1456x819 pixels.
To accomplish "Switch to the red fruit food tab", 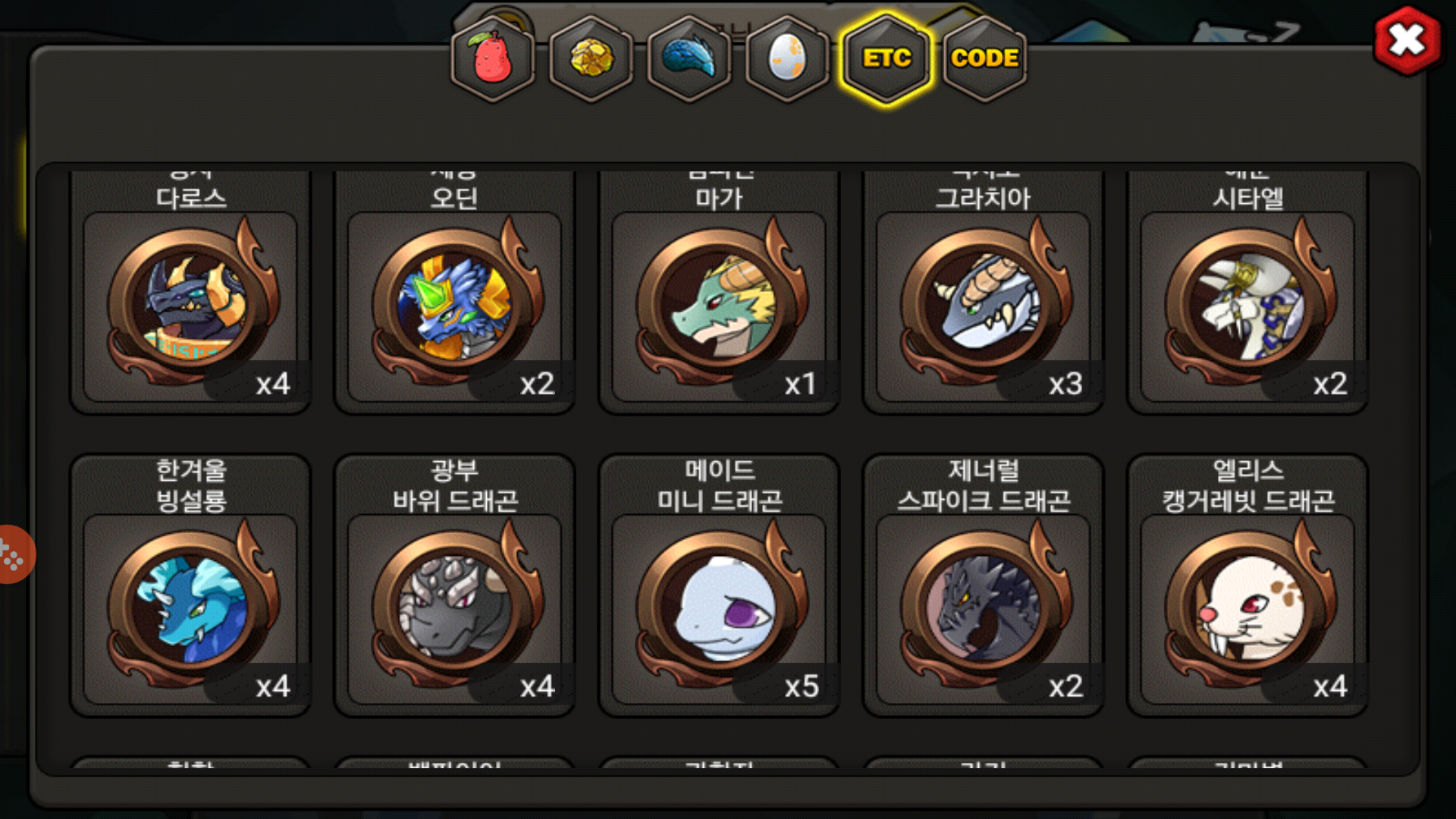I will (493, 58).
